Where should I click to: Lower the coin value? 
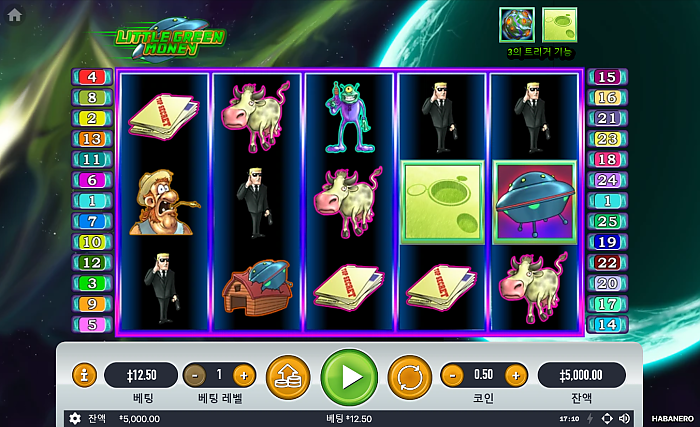452,375
